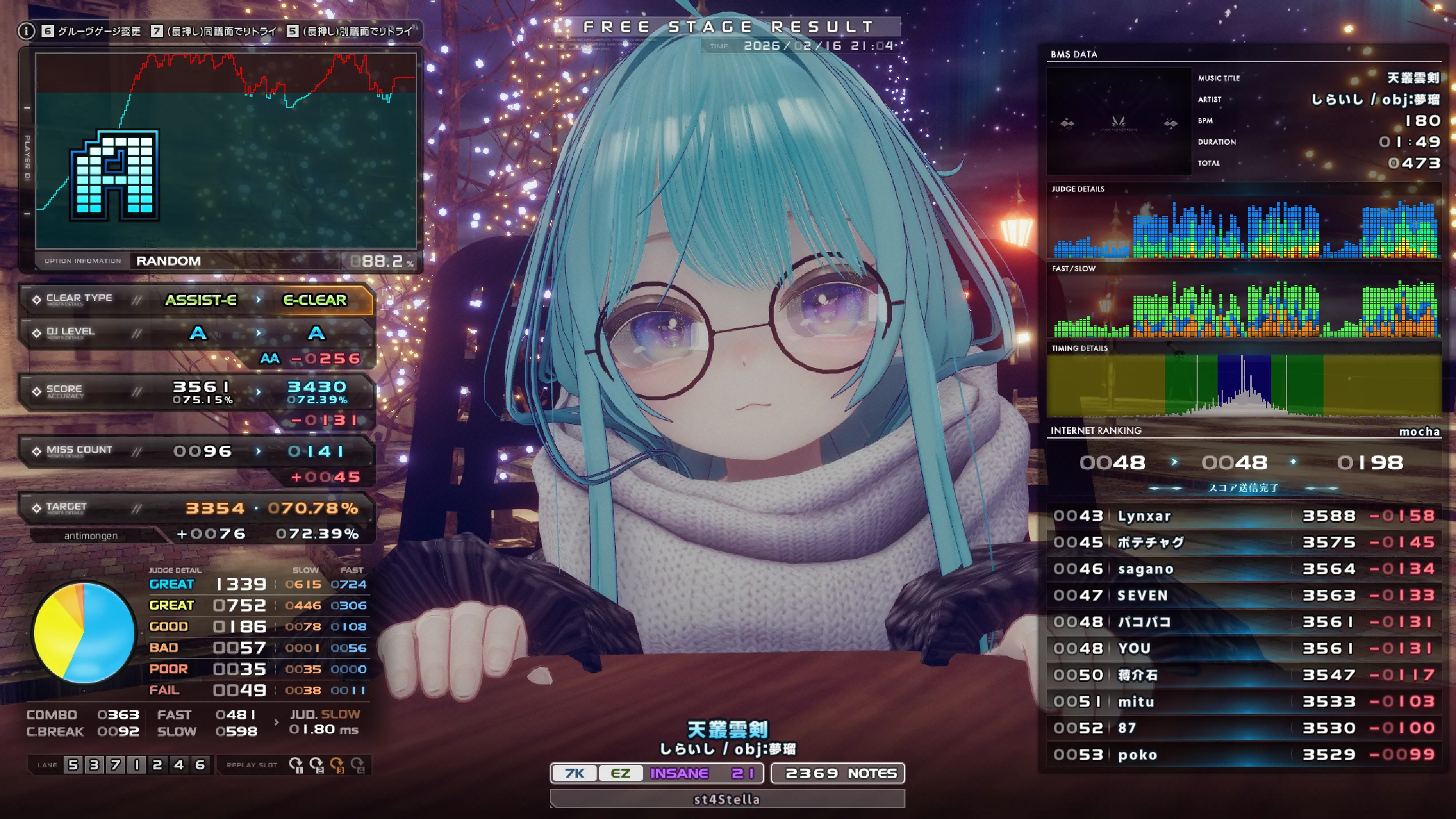Click the YOU row in the ranking
The image size is (1456, 819).
[1243, 648]
